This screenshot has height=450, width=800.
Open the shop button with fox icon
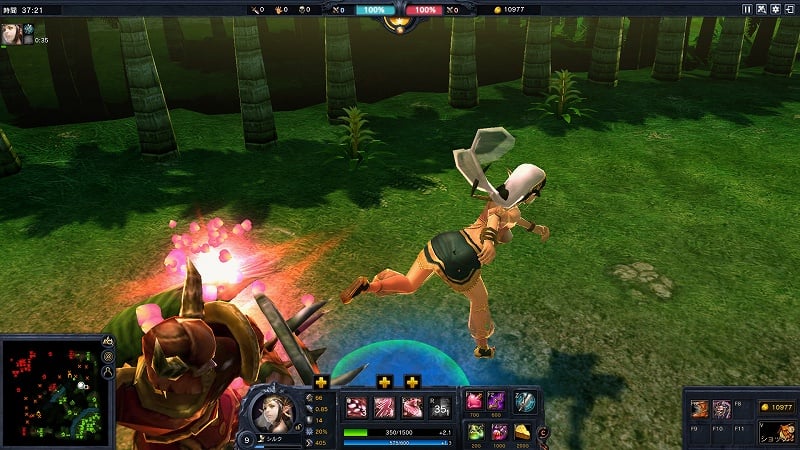click(x=776, y=431)
